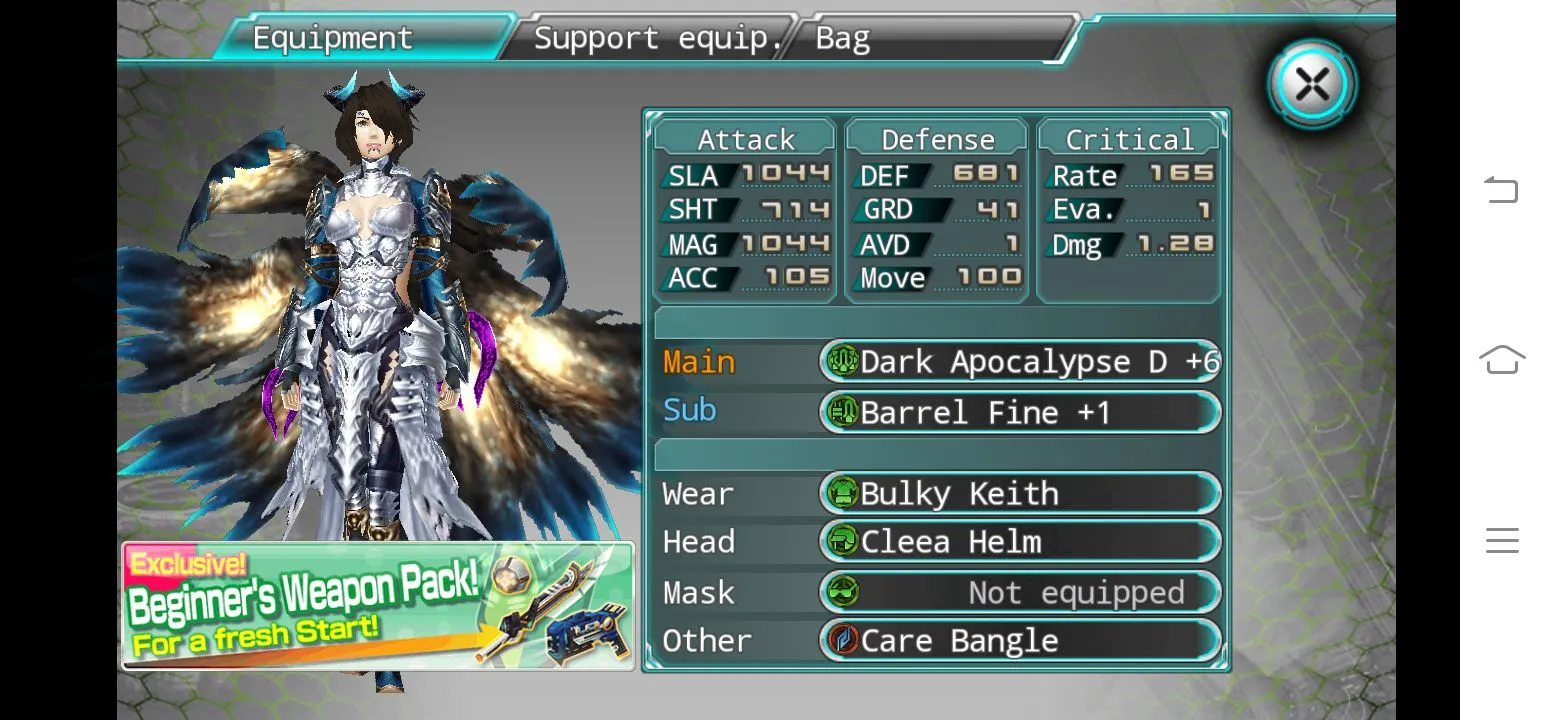Select the Barrel Fine +1 sub weapon
1544x720 pixels.
tap(1020, 412)
